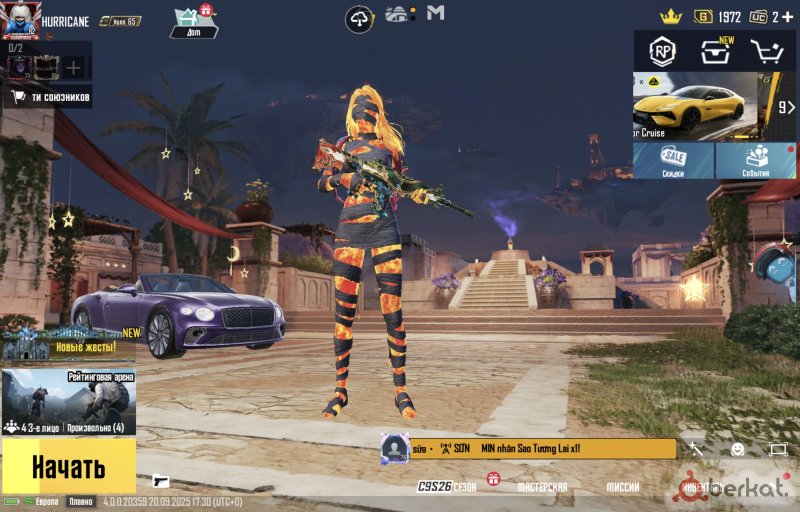Open the События events panel
The width and height of the screenshot is (800, 512).
(755, 160)
